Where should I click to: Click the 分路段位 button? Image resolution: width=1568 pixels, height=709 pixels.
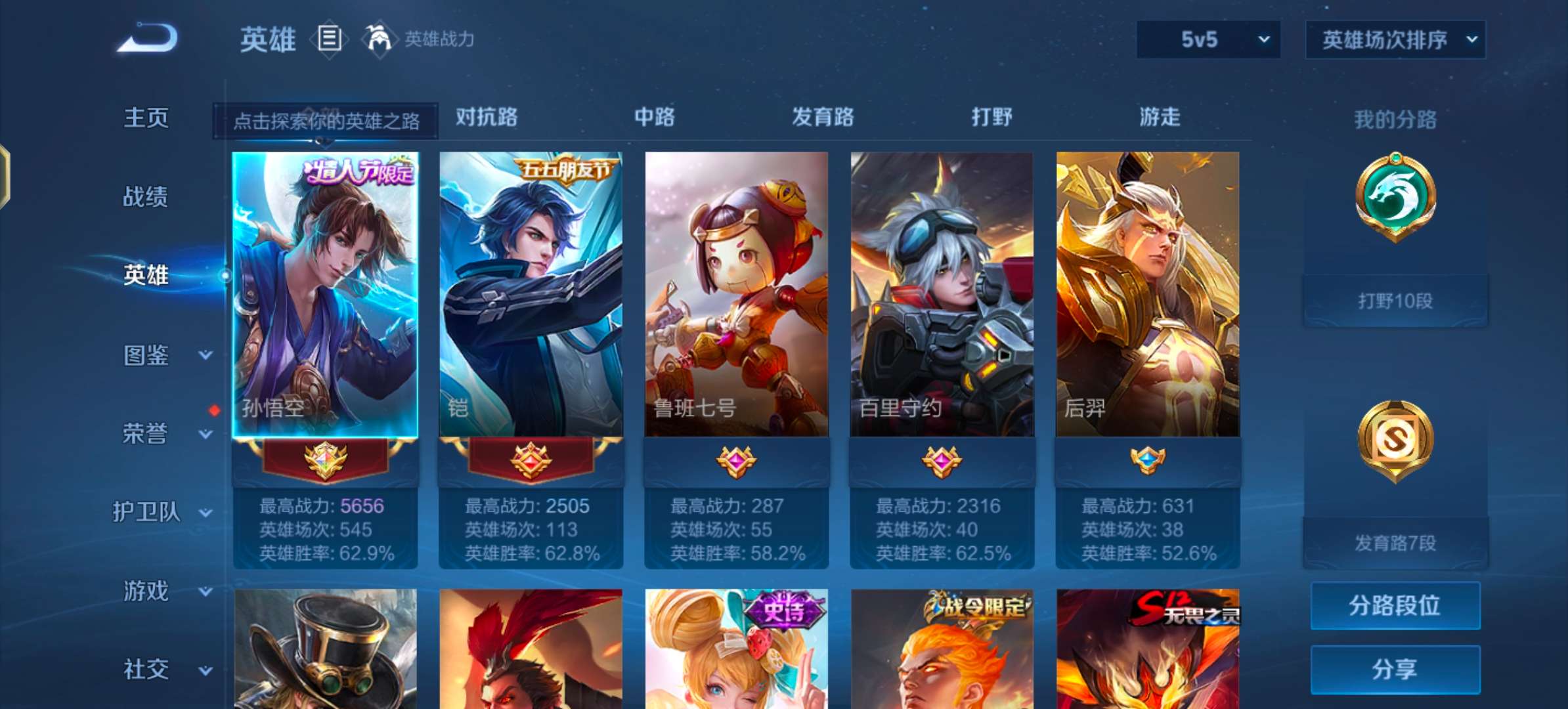tap(1395, 606)
